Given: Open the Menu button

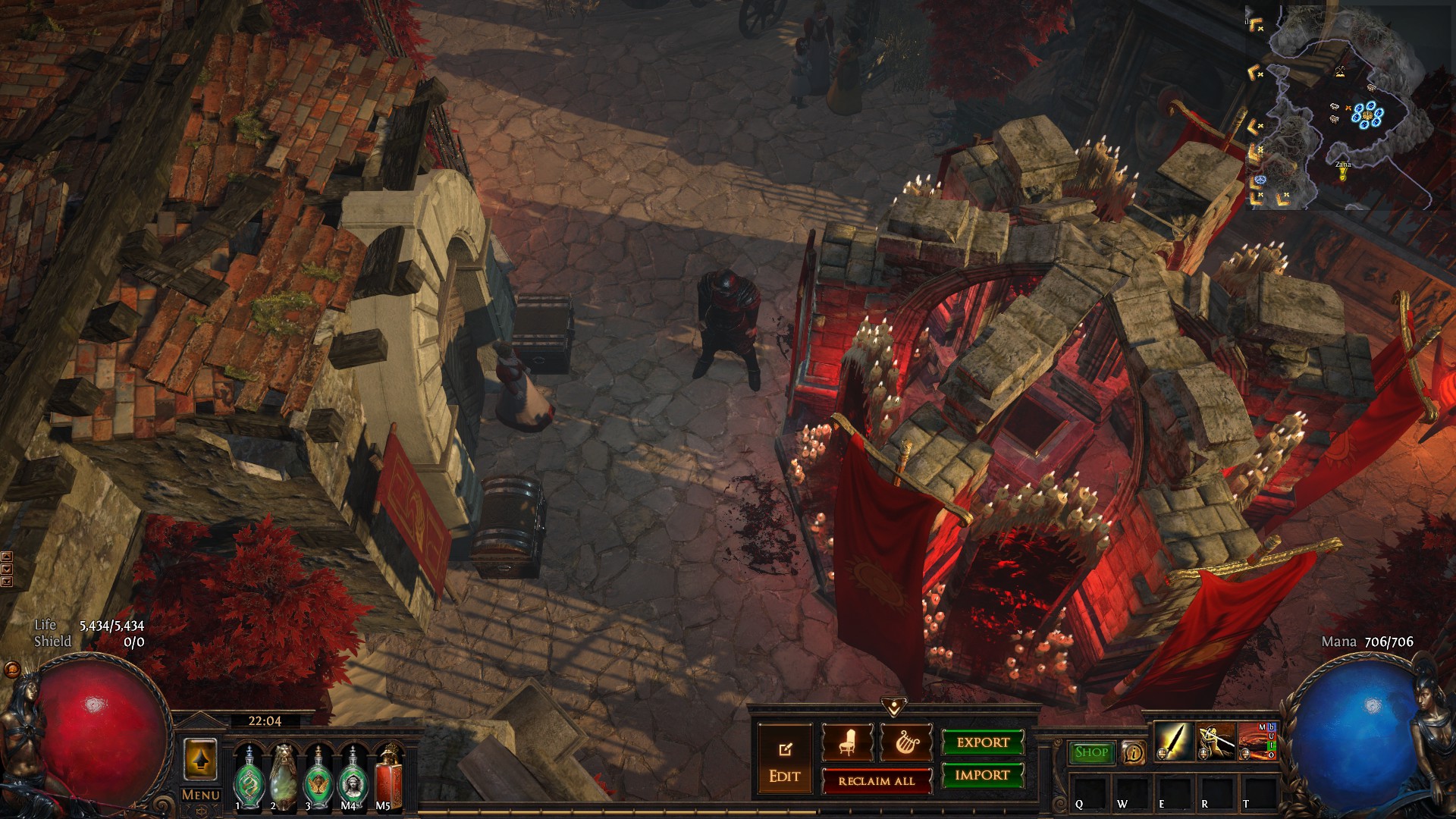Looking at the screenshot, I should (x=201, y=795).
